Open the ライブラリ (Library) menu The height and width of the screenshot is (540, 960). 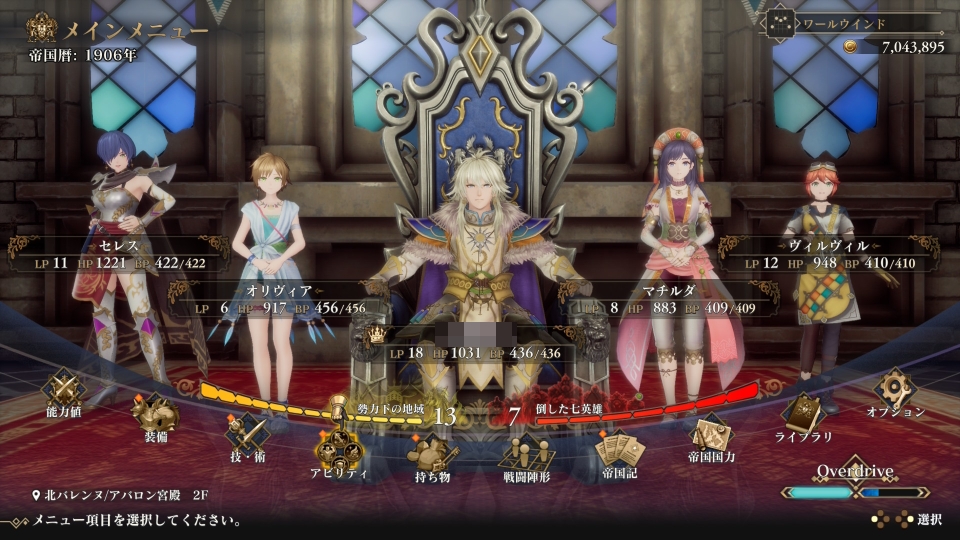coord(801,414)
